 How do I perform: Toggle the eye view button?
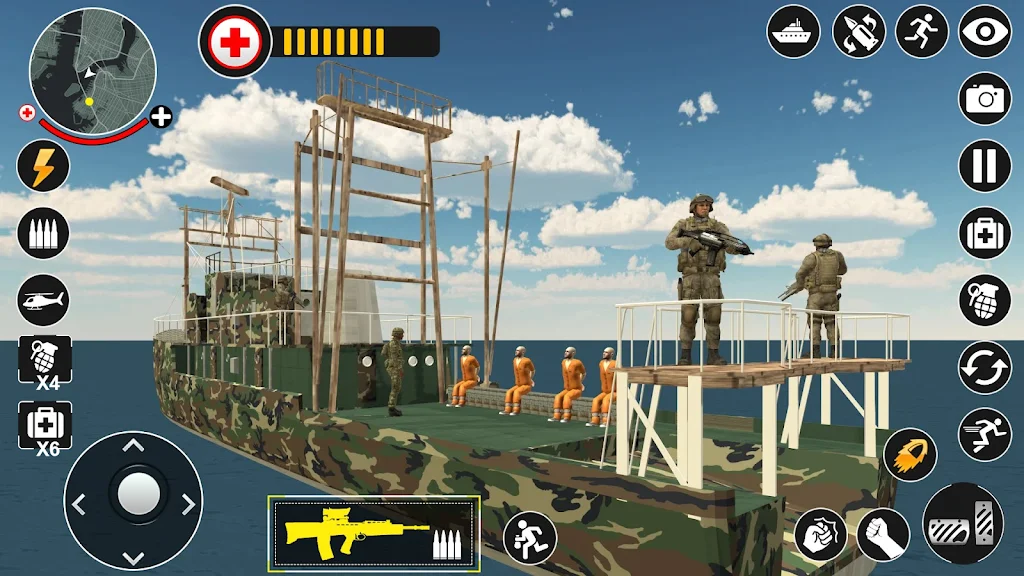[x=986, y=31]
